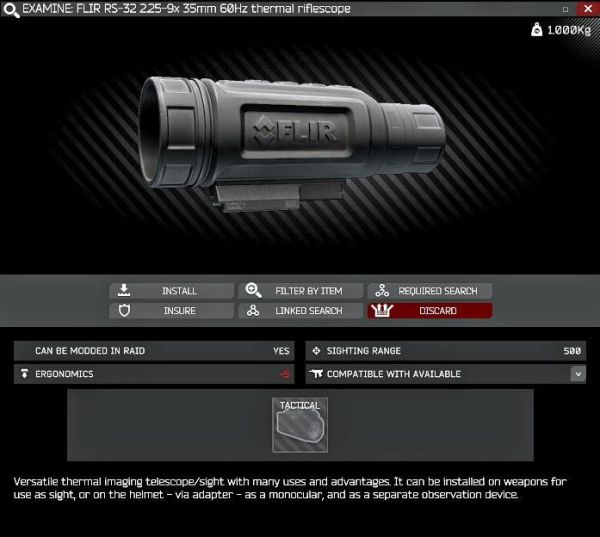Discard the thermal riflescope
Image resolution: width=600 pixels, height=537 pixels.
tap(430, 311)
